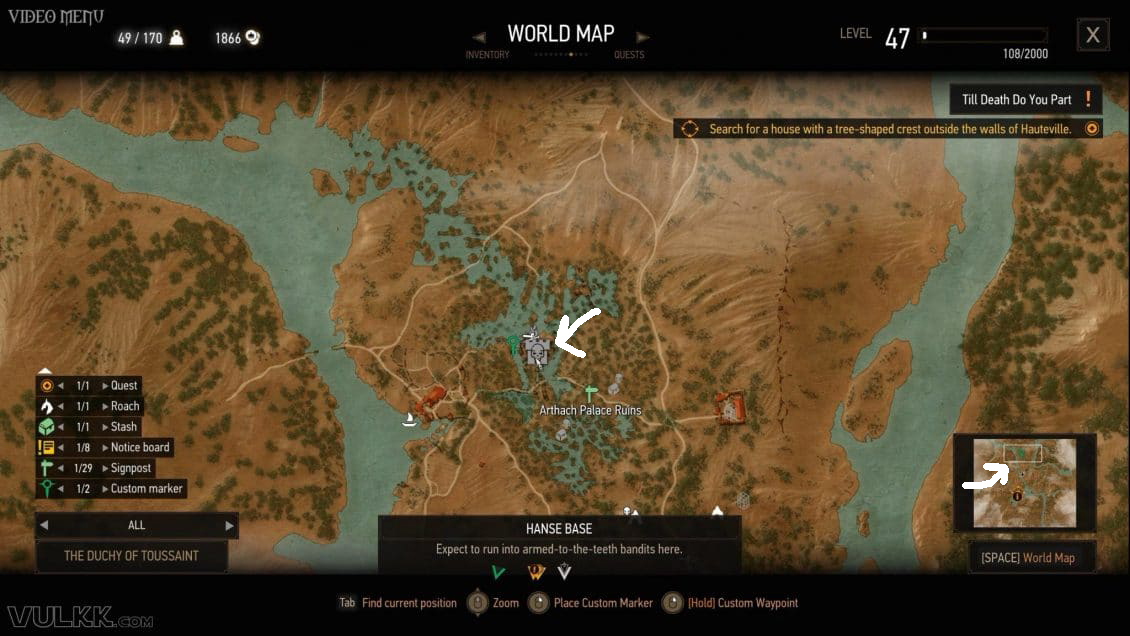This screenshot has height=636, width=1130.
Task: Pick the Notice board legend entry
Action: (x=140, y=447)
